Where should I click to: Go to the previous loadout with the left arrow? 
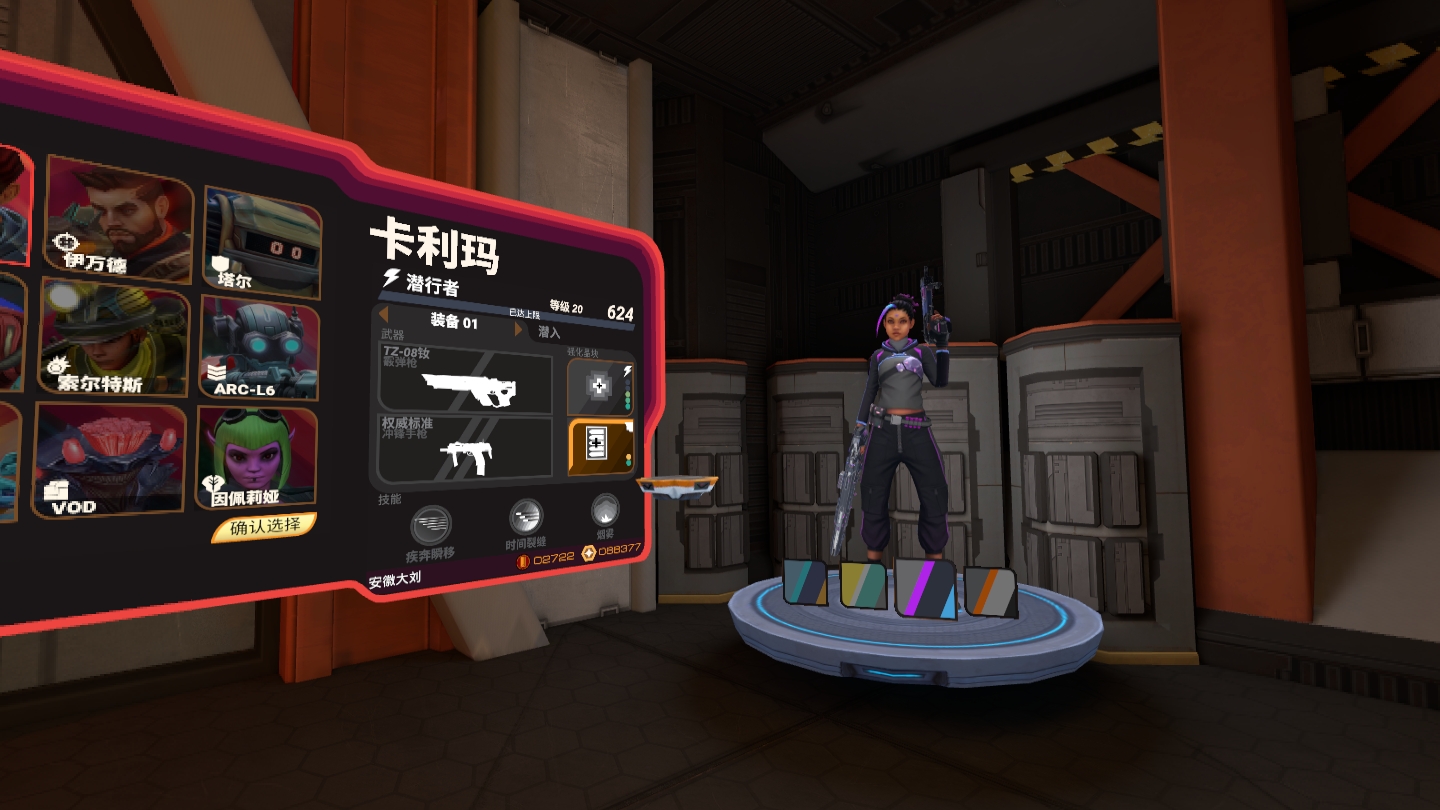pos(384,315)
